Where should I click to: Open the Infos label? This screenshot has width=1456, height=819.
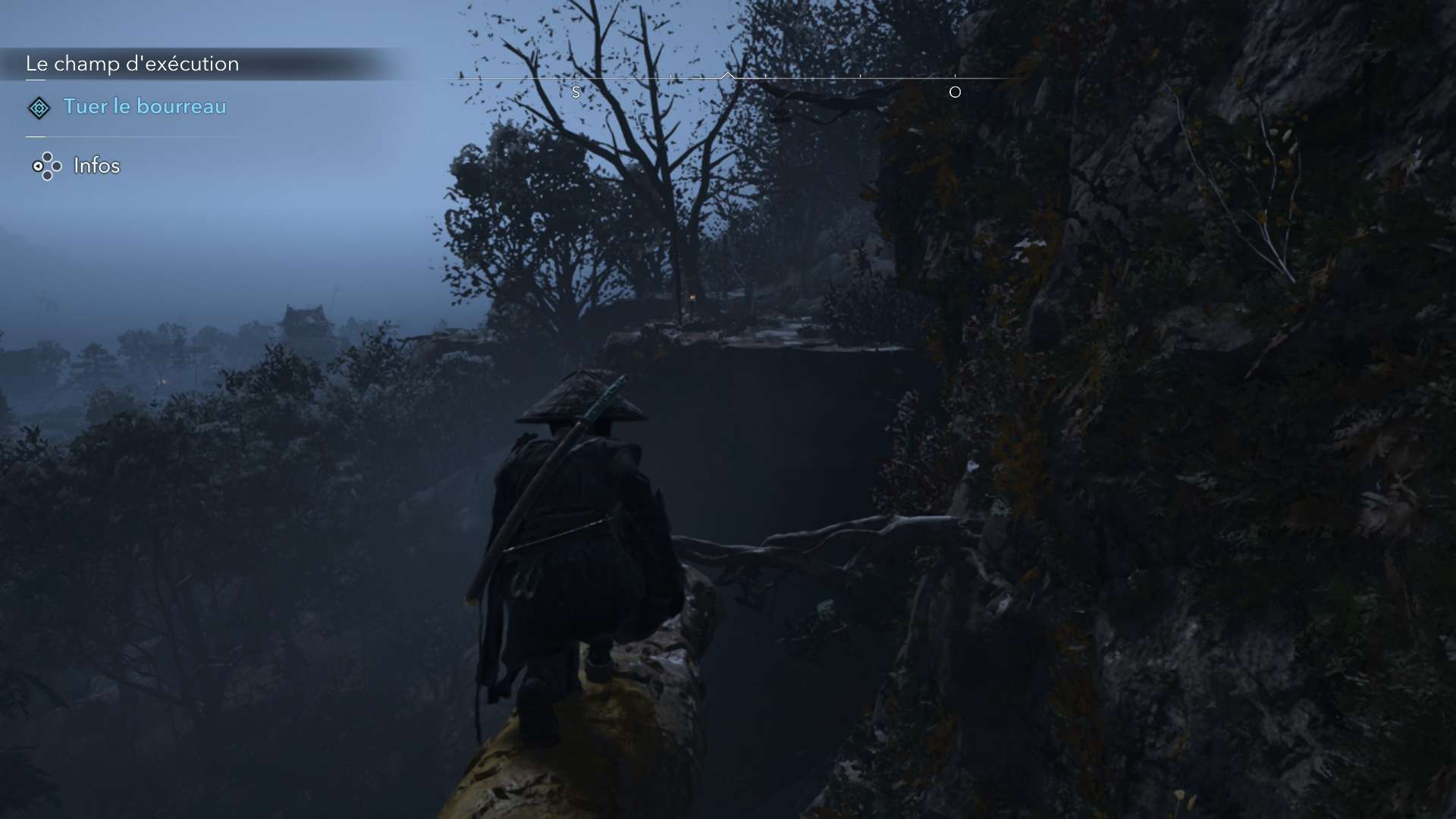coord(96,165)
